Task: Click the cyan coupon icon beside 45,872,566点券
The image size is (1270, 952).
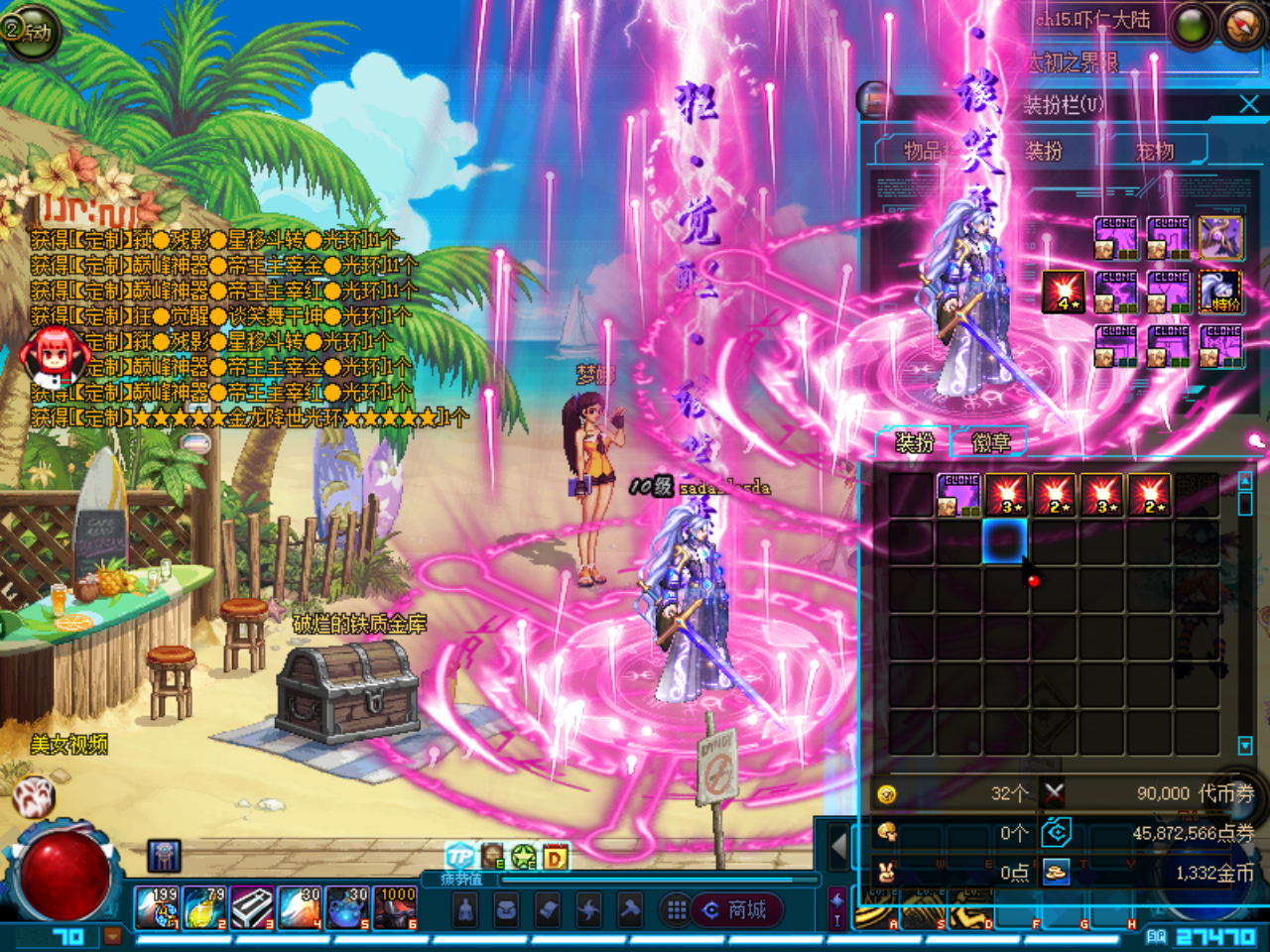Action: click(1056, 833)
